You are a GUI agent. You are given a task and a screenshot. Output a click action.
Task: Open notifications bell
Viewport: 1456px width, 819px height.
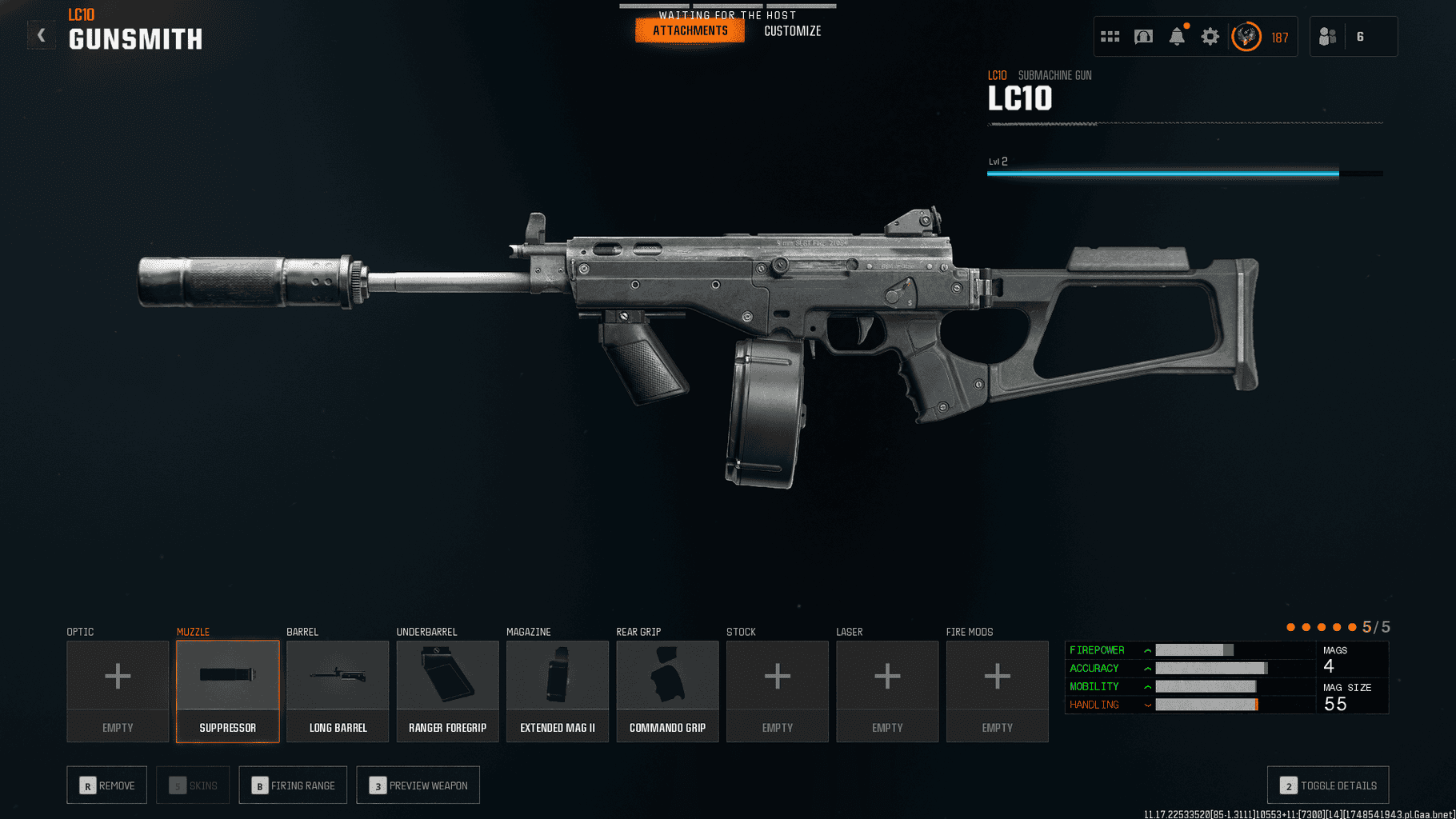point(1177,37)
